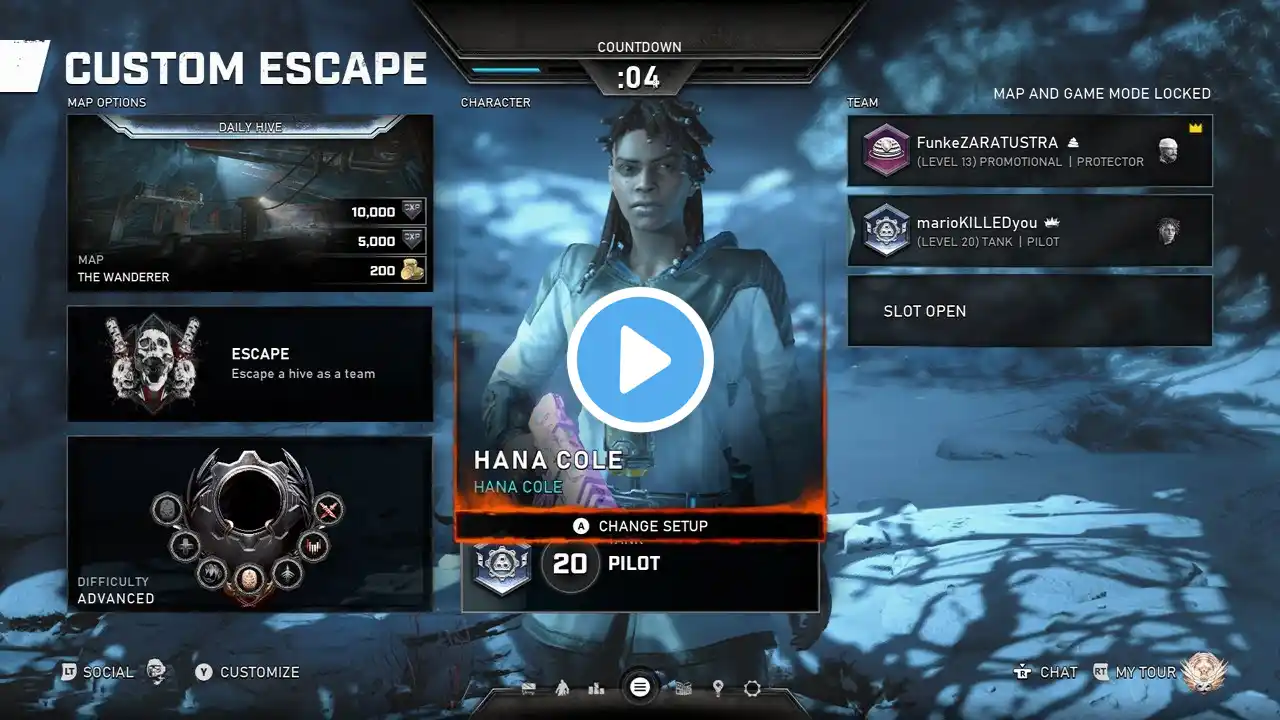This screenshot has width=1280, height=720.
Task: Open The Wanderer daily hive map panel
Action: click(x=250, y=203)
